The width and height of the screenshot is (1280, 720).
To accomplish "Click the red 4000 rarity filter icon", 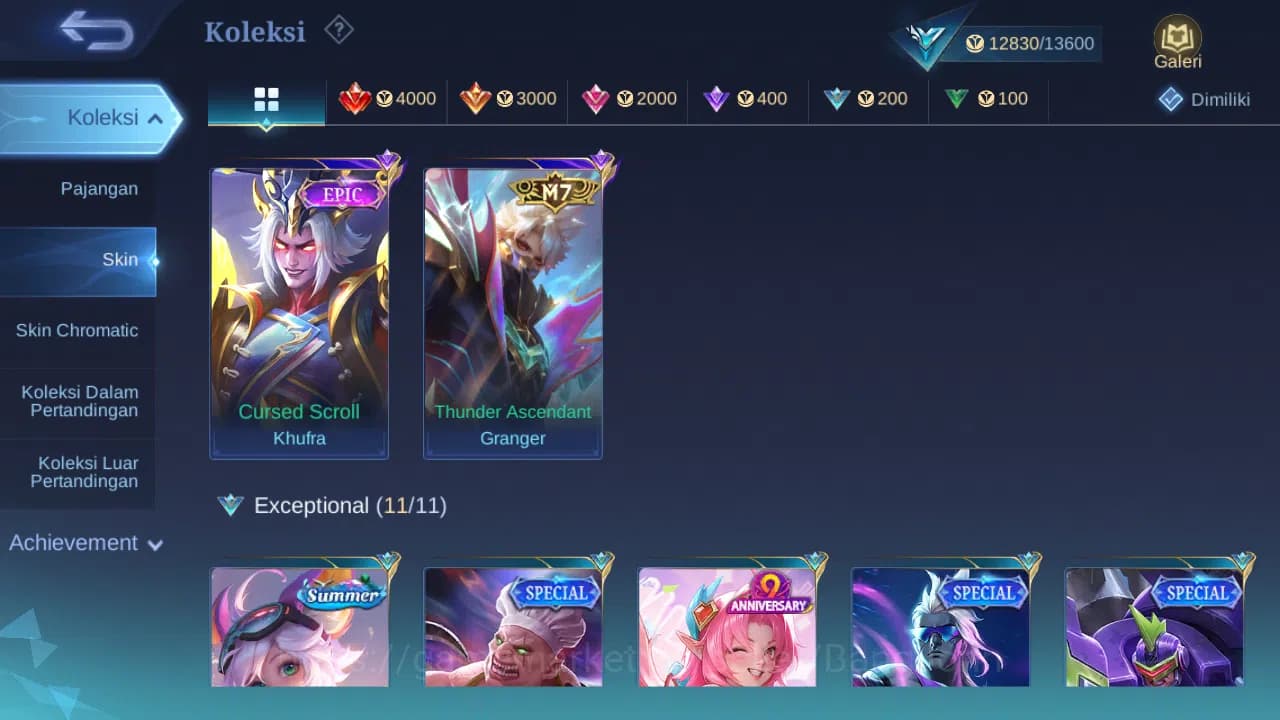I will pos(388,99).
